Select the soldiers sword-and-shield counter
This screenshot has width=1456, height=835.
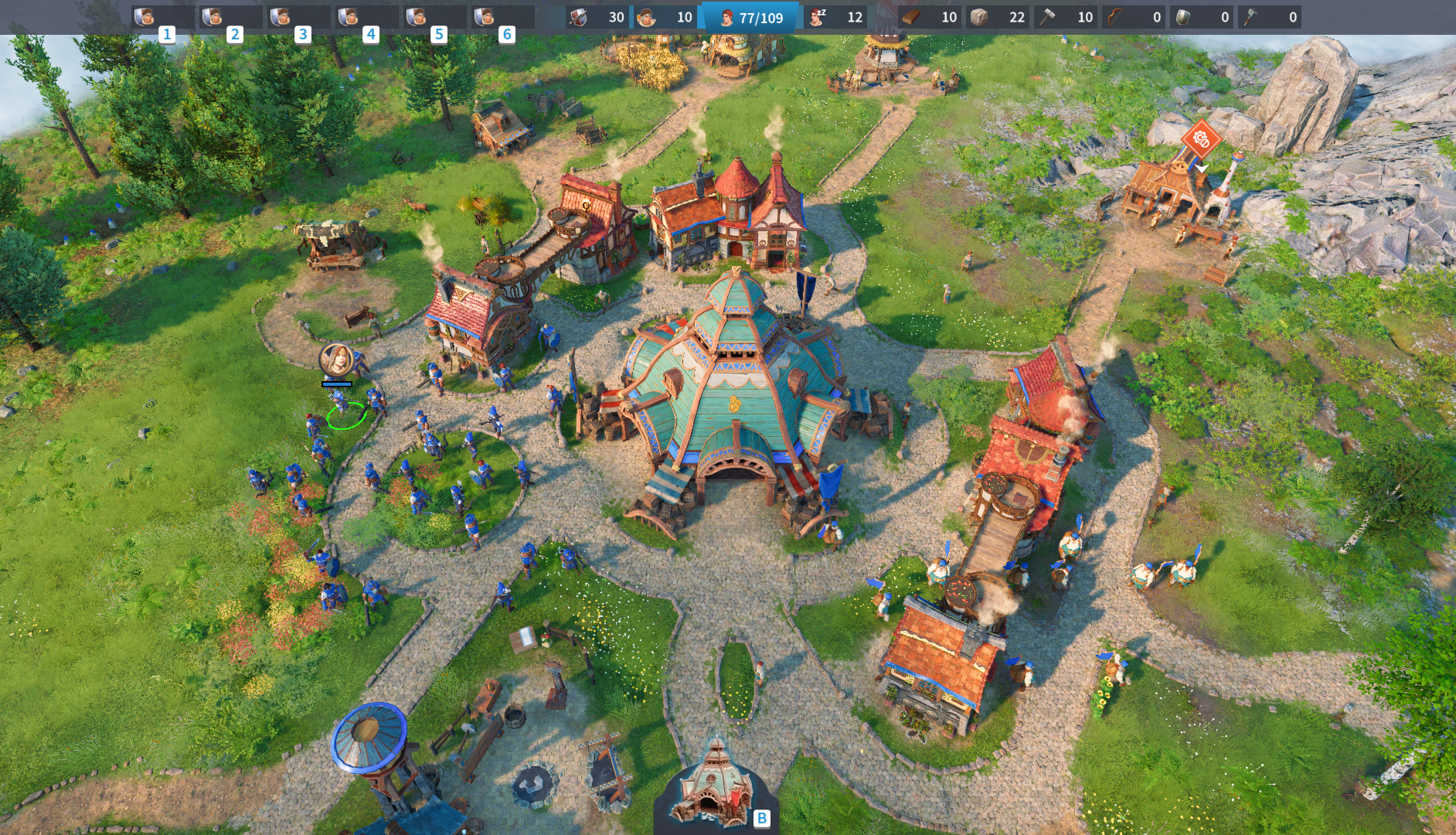tap(597, 17)
